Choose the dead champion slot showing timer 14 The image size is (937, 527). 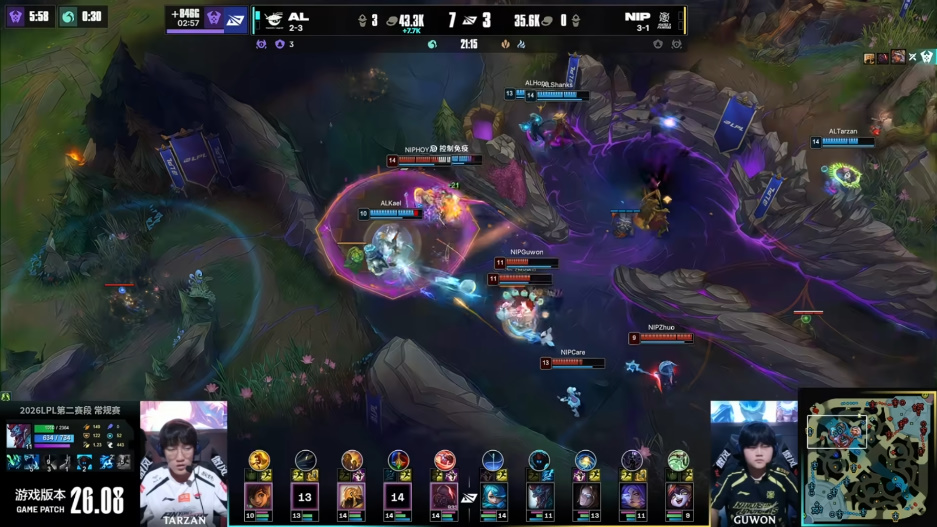pos(398,496)
